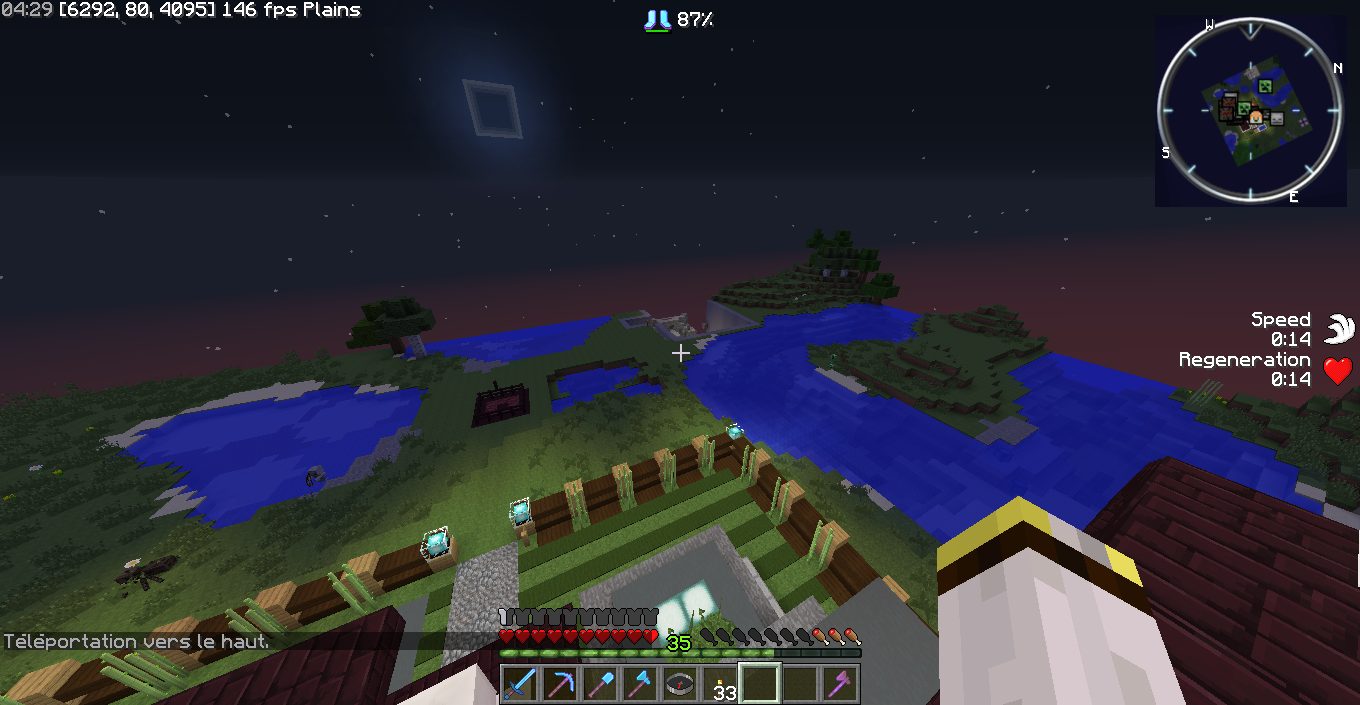Select the diamond shovel hotbar slot
The height and width of the screenshot is (705, 1360).
tap(600, 684)
